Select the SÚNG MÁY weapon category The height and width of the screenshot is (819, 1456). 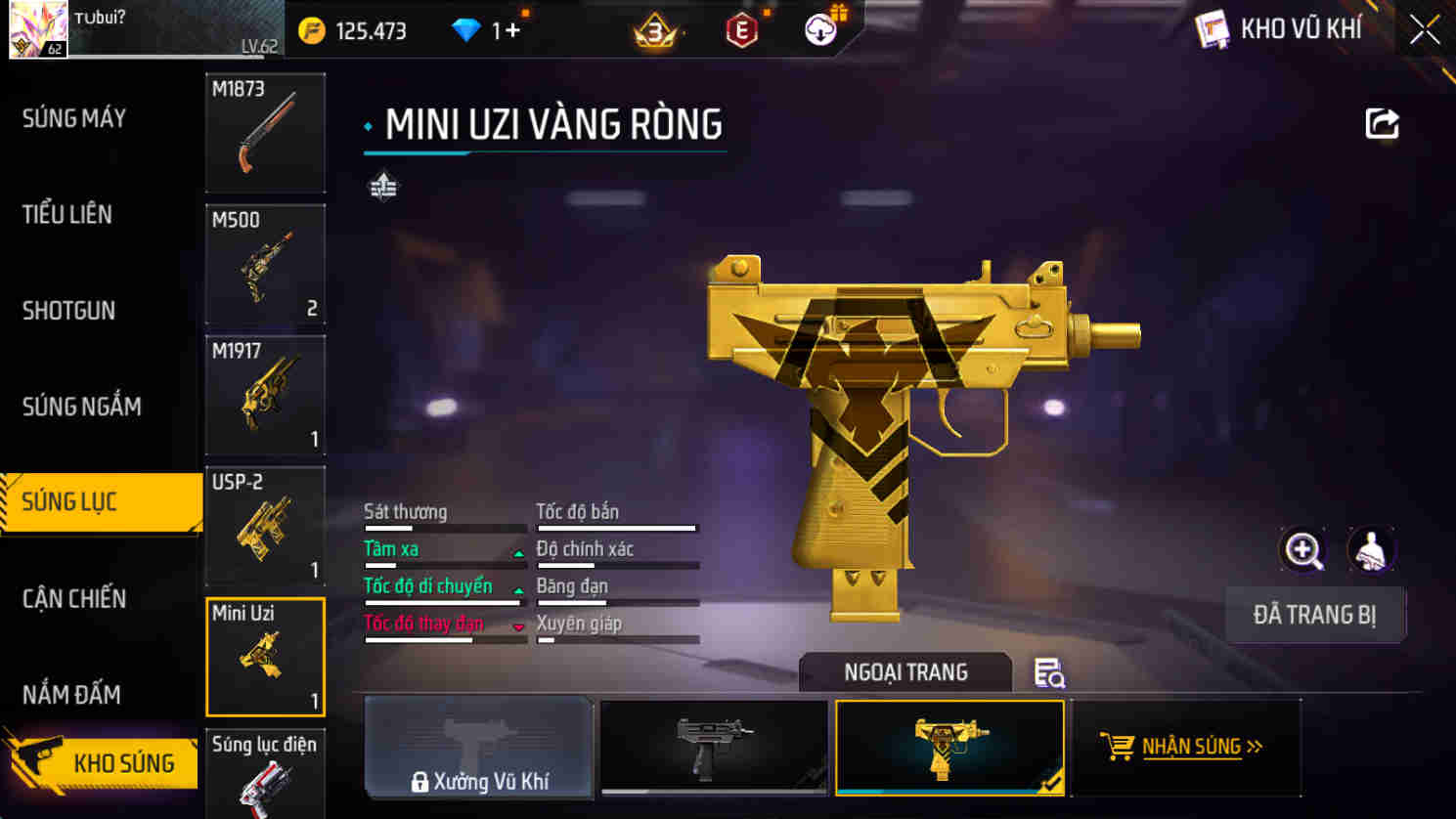74,118
